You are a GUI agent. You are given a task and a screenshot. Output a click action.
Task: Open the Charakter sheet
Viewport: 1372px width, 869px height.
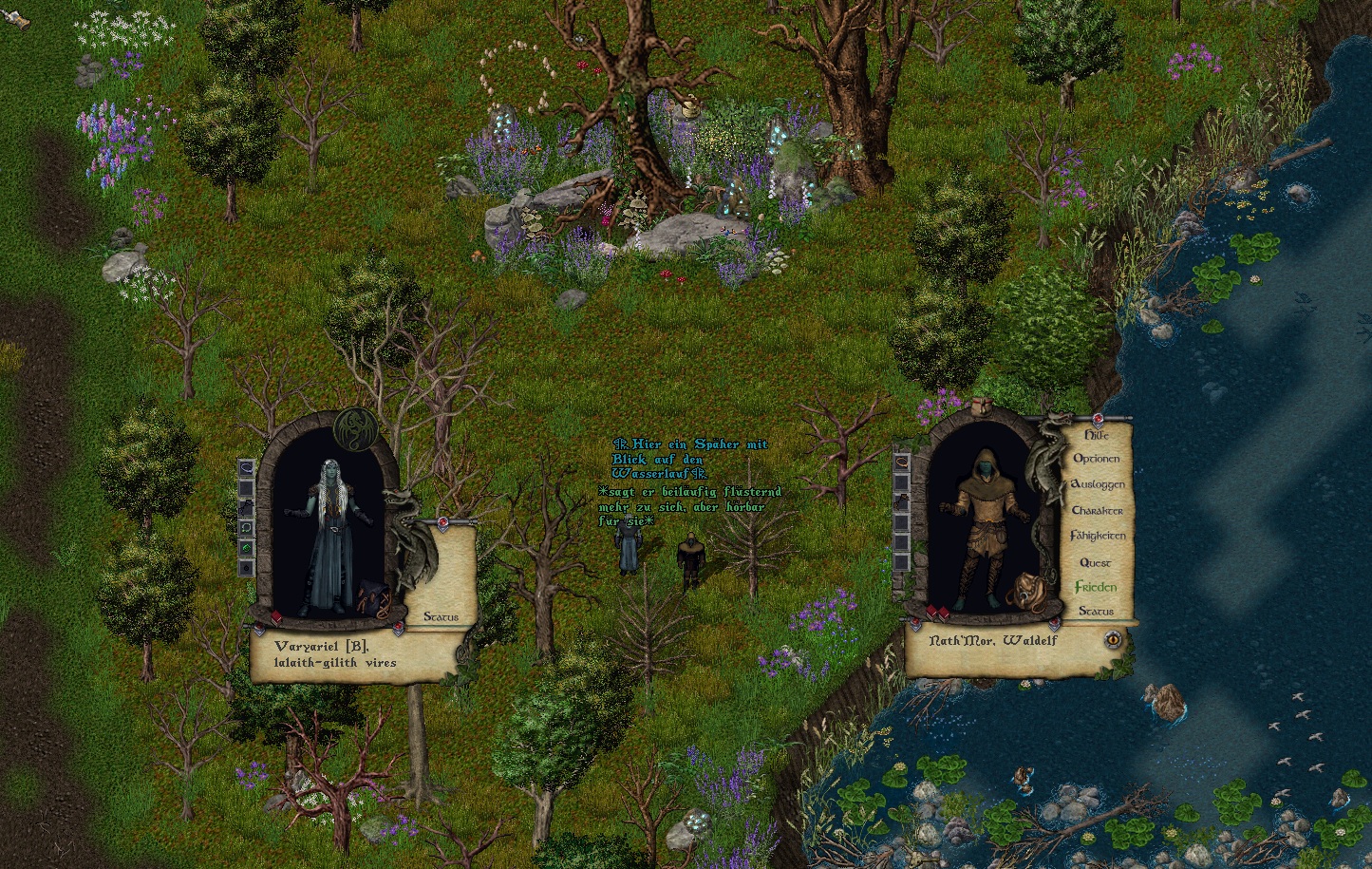pyautogui.click(x=1098, y=510)
